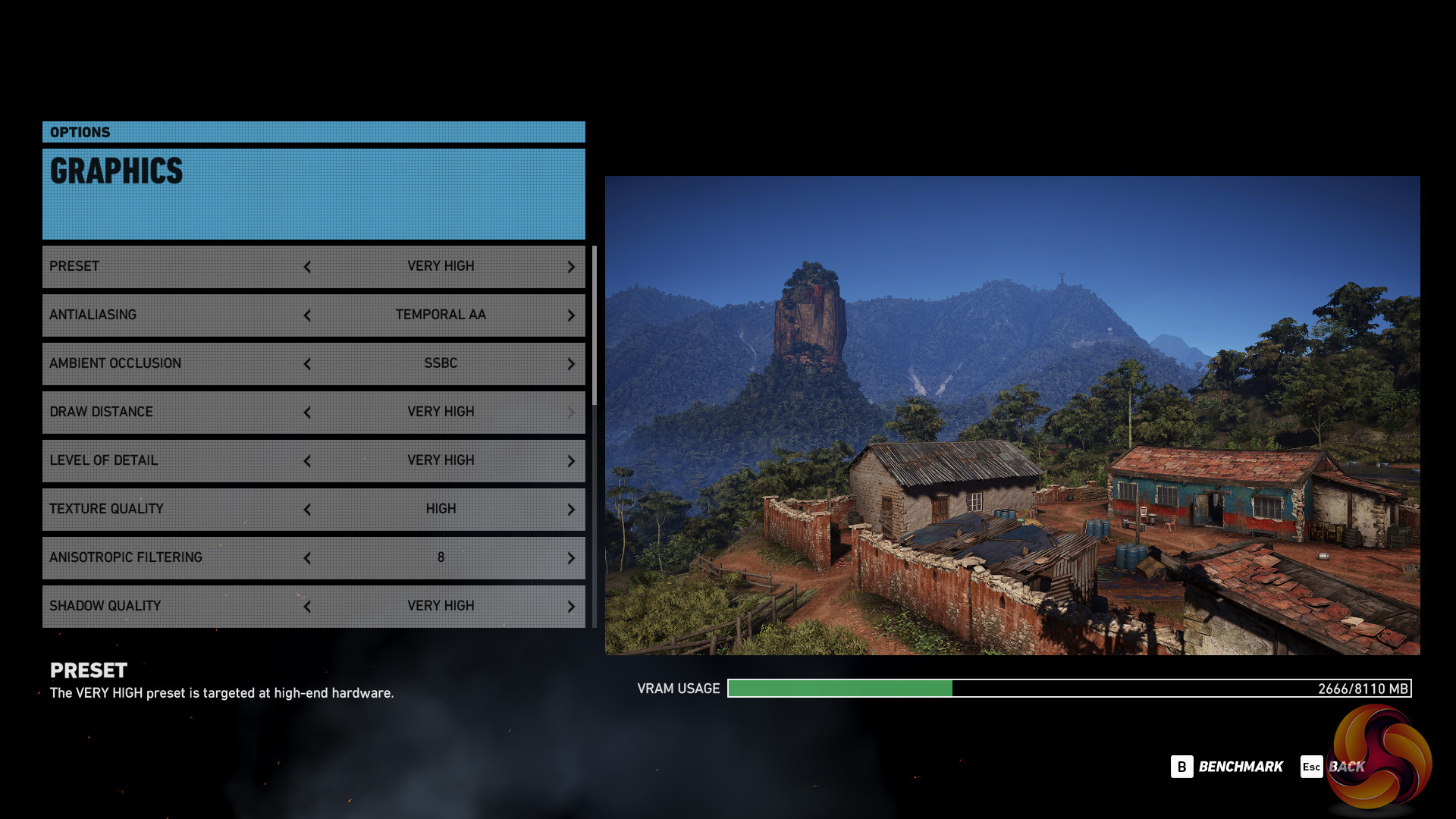Raise Level of Detail with right arrow
The width and height of the screenshot is (1456, 819).
click(x=571, y=461)
